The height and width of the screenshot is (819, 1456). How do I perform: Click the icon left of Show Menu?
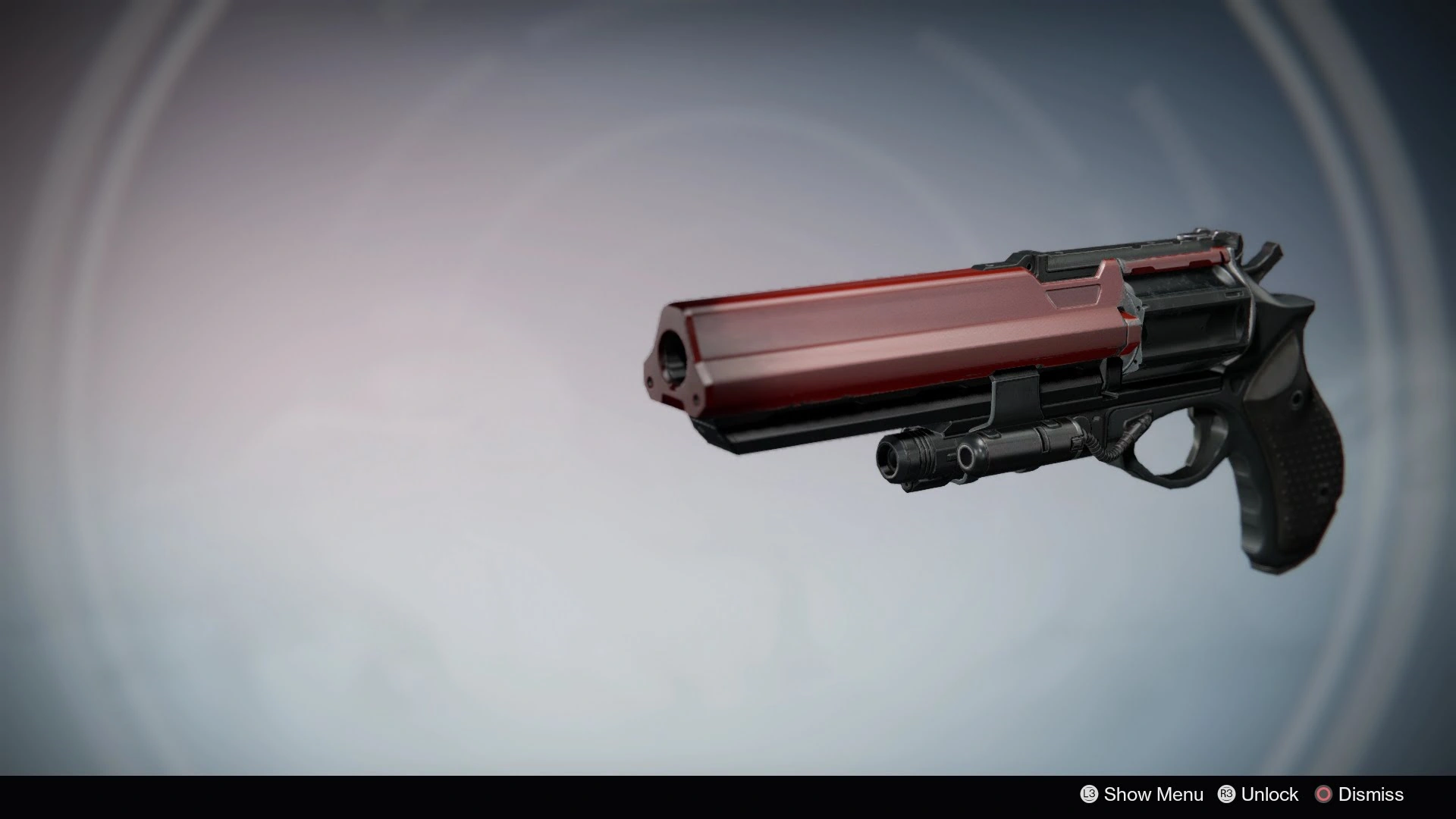tap(1088, 794)
